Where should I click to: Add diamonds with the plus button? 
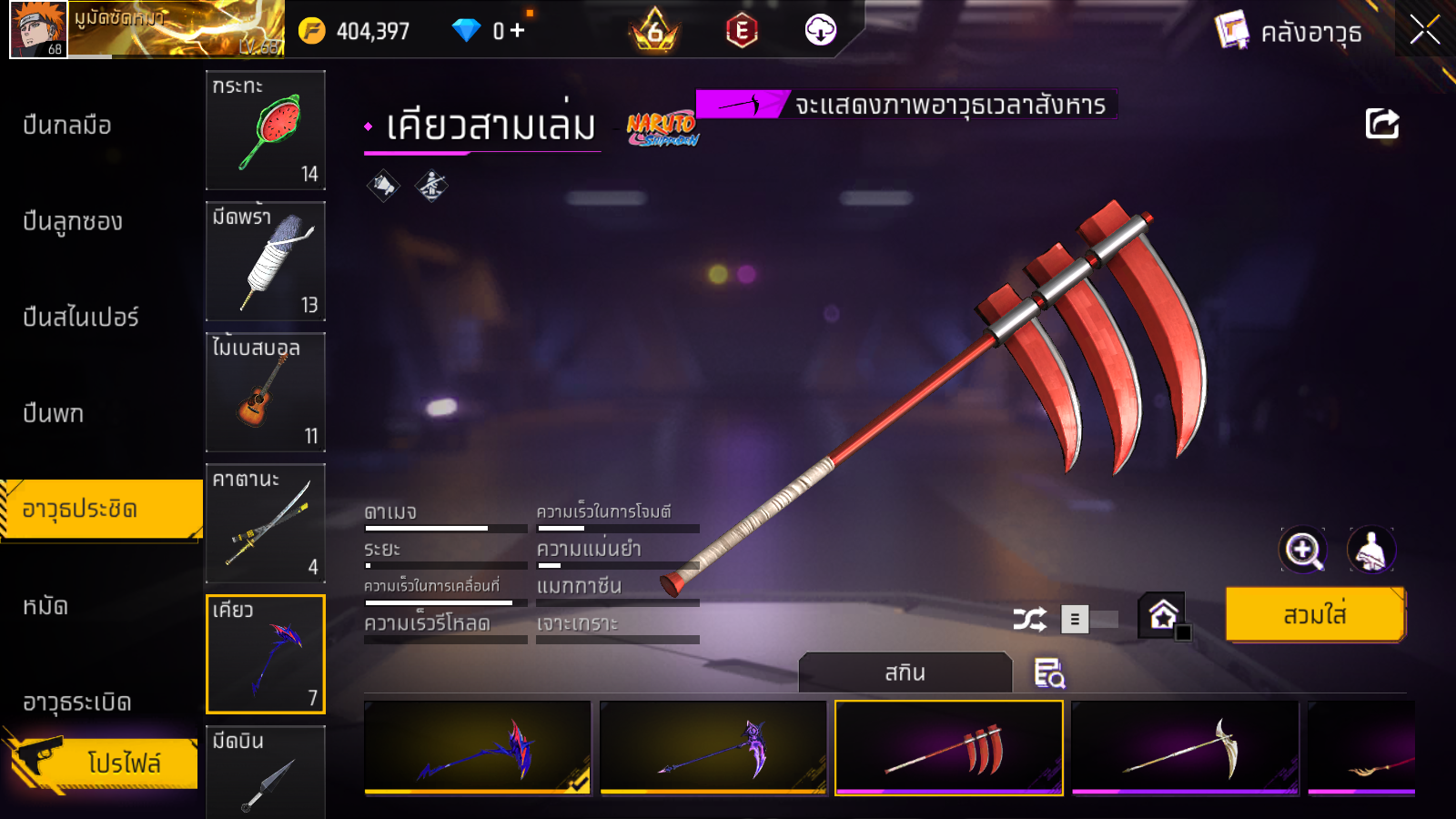coord(517,31)
